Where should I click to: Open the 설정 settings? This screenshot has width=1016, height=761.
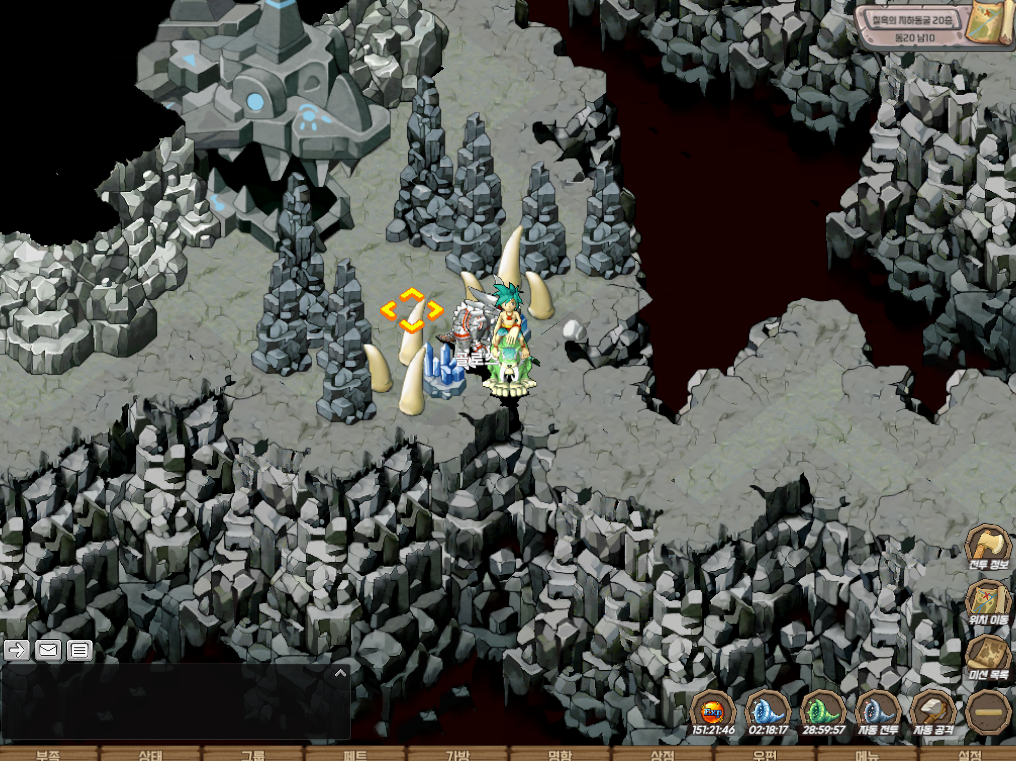(x=968, y=754)
